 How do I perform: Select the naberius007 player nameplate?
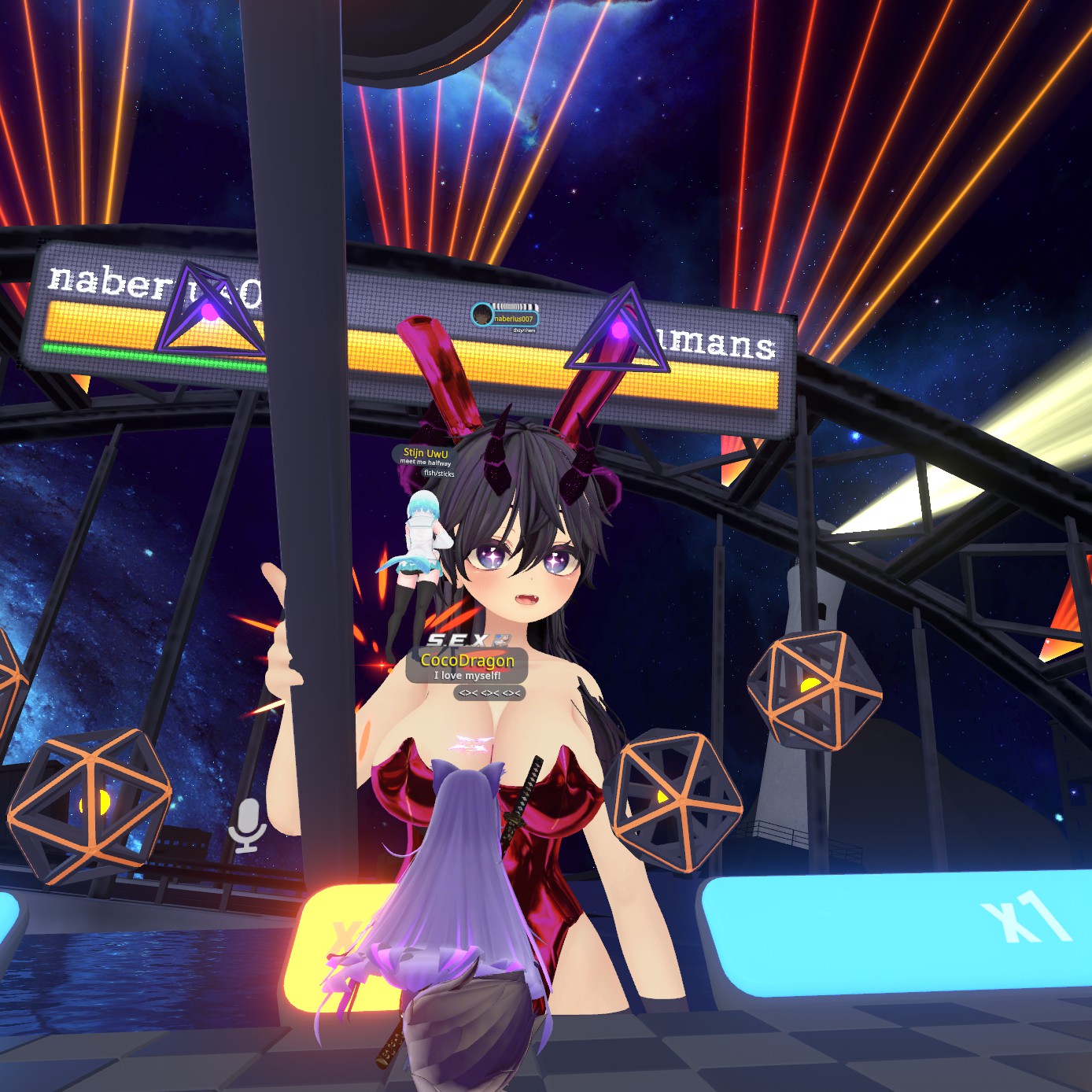[x=512, y=318]
